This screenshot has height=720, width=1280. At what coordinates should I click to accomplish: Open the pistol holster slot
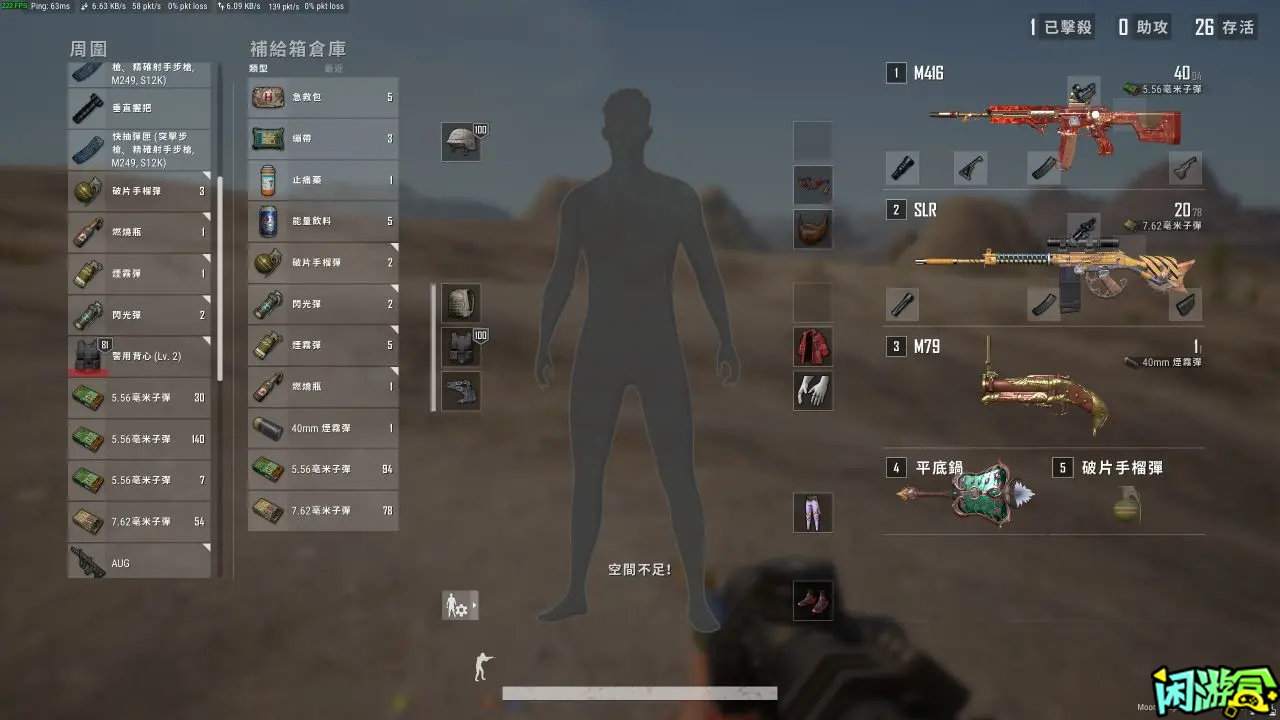click(460, 391)
